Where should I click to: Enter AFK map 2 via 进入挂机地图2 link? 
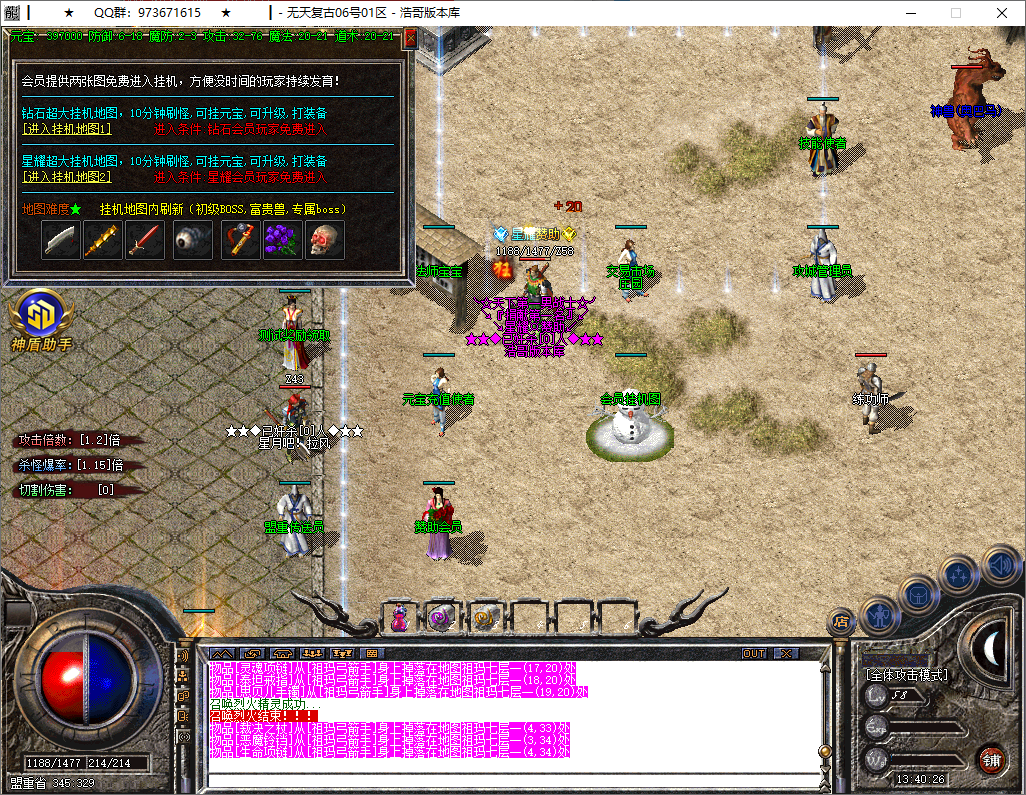pyautogui.click(x=67, y=177)
